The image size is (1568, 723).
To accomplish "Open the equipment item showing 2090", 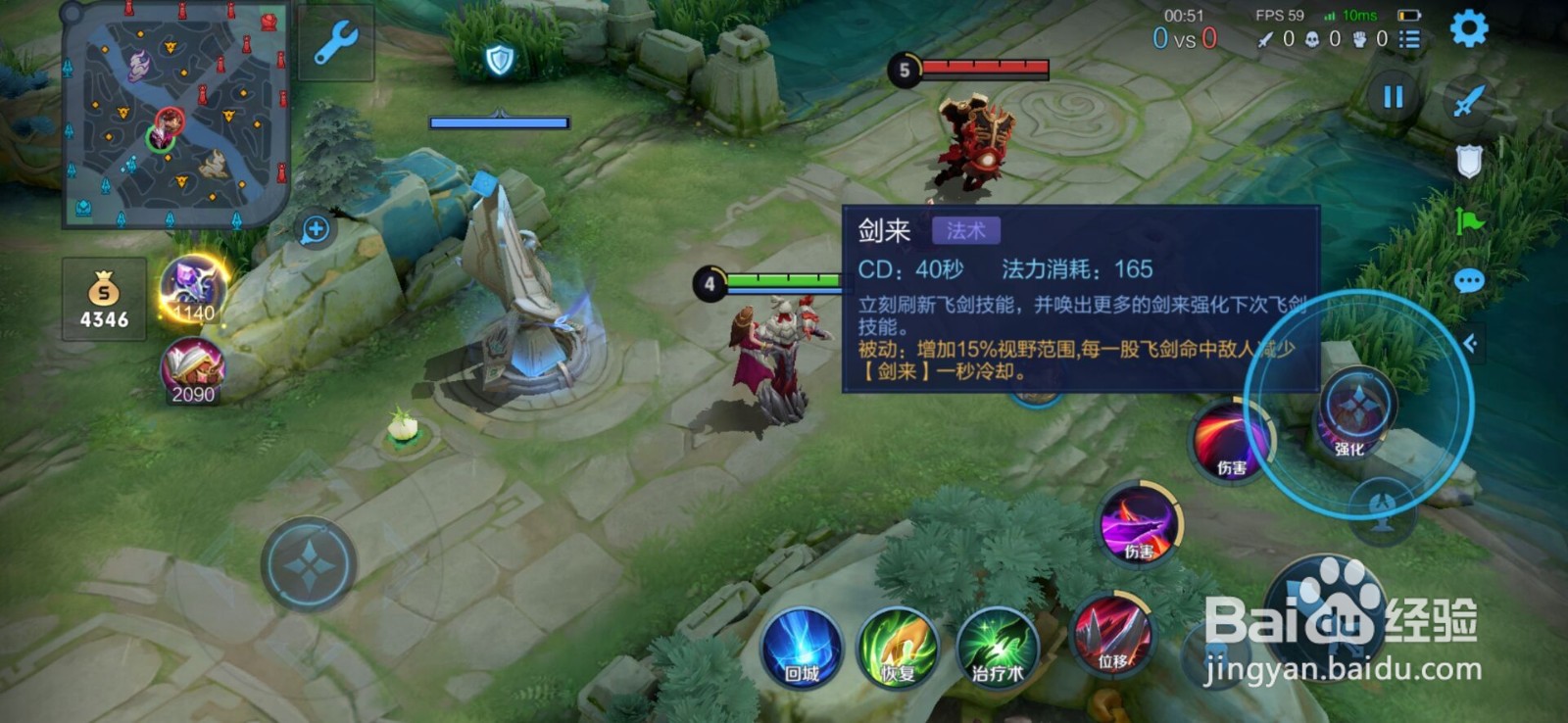I will pyautogui.click(x=195, y=364).
